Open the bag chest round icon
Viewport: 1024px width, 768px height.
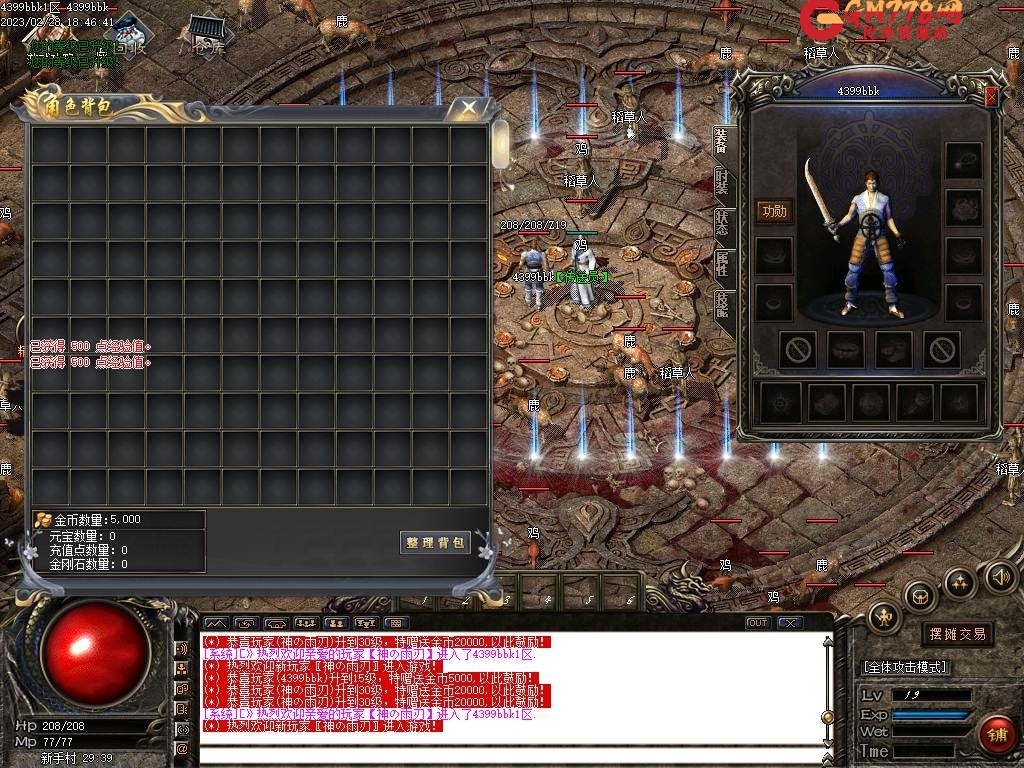point(919,596)
